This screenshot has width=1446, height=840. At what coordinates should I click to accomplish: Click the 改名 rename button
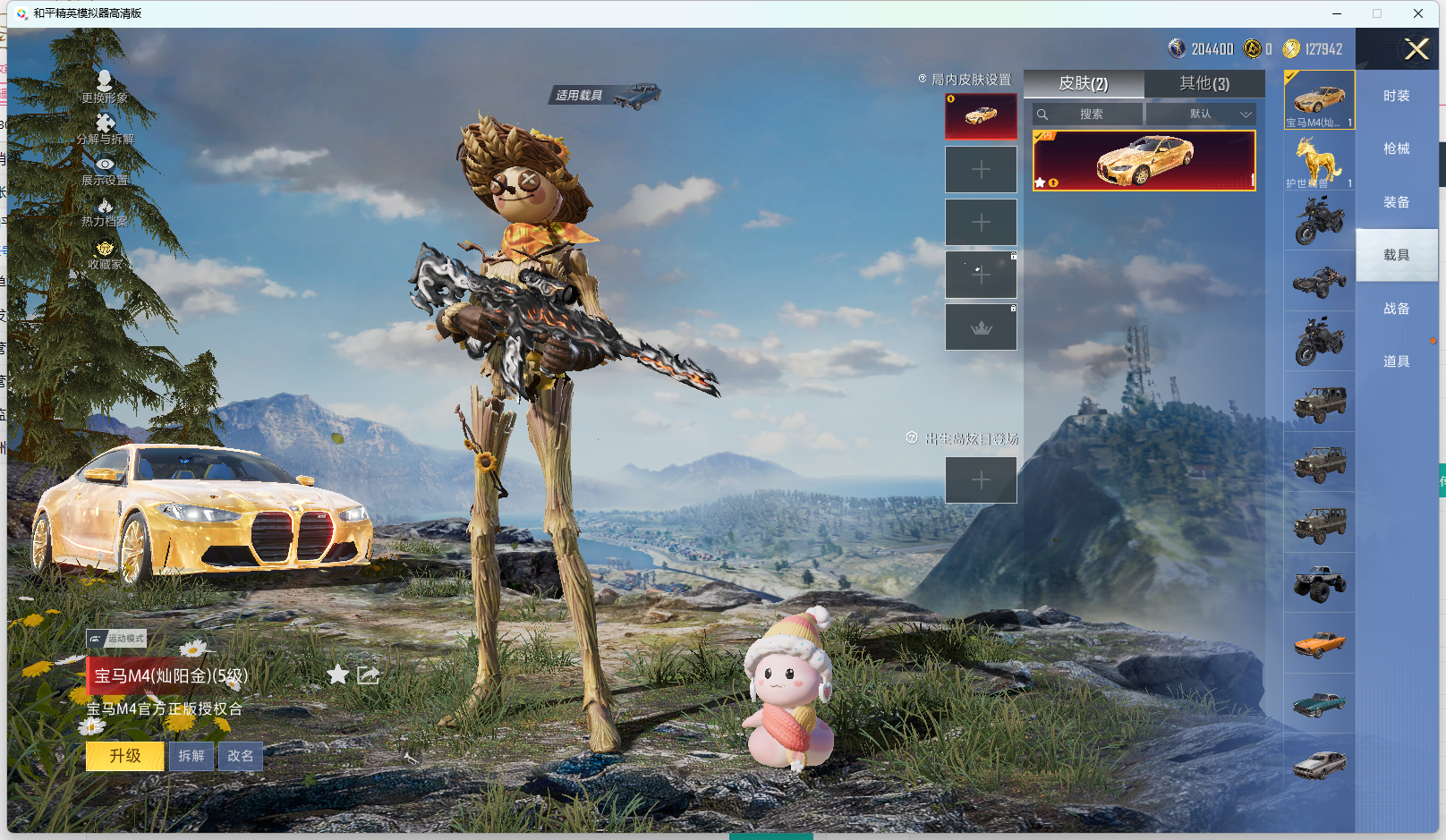point(240,756)
